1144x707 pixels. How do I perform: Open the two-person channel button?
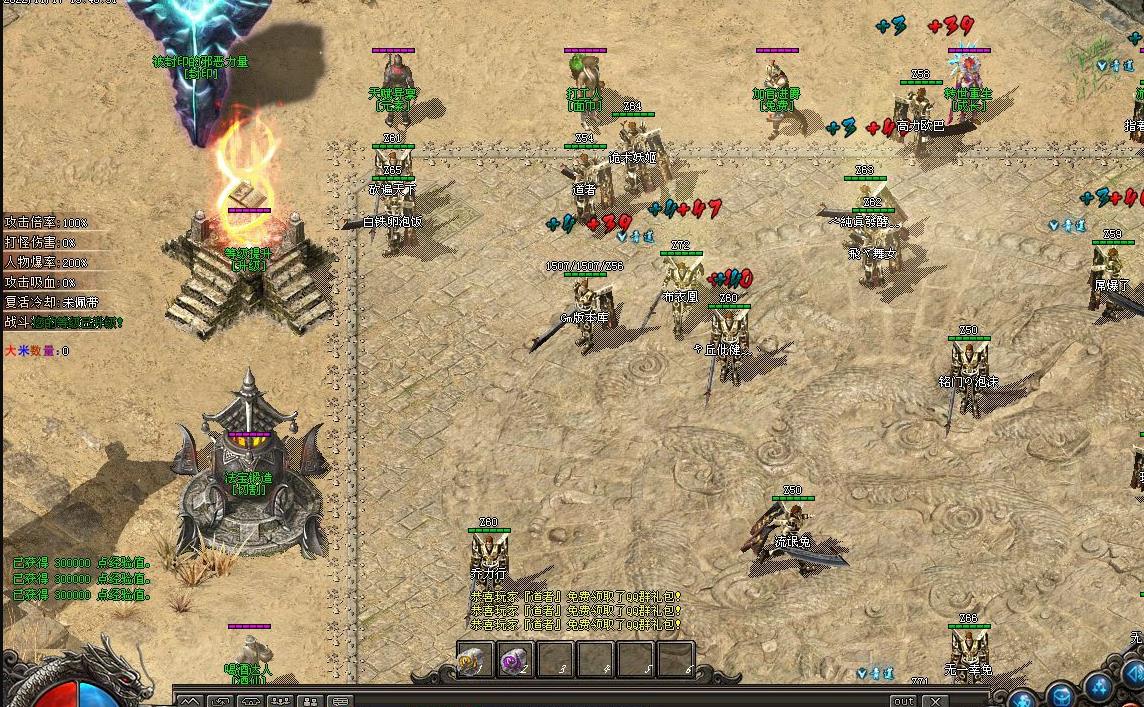pos(310,701)
